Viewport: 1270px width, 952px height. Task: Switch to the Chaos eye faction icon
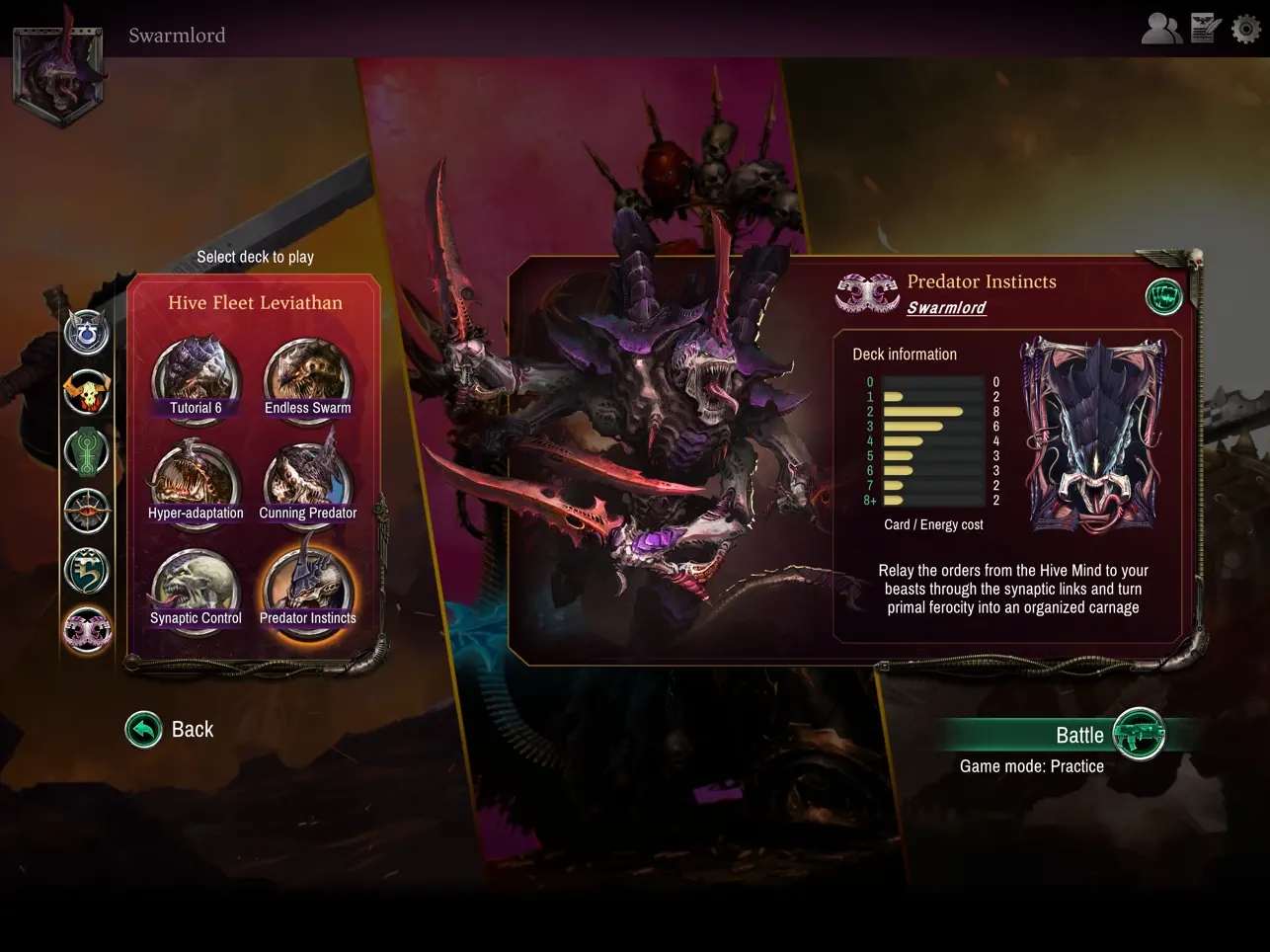tap(87, 511)
